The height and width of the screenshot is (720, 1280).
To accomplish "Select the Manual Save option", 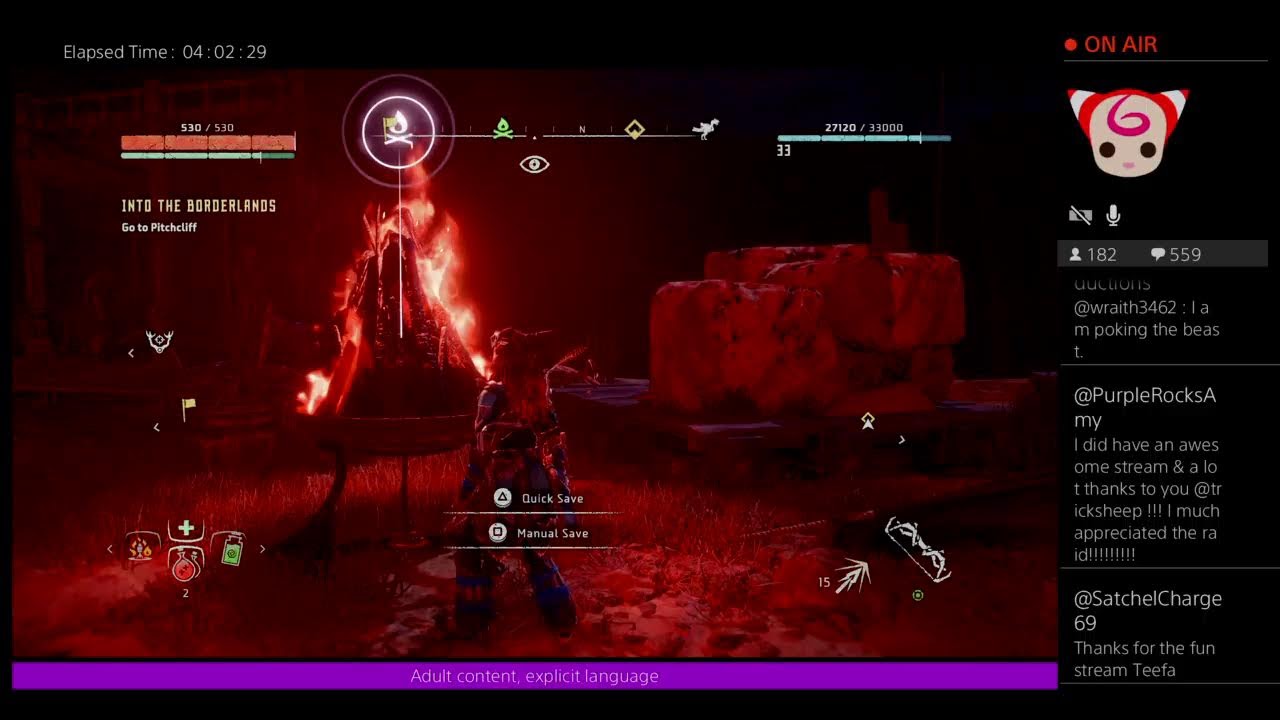I will pyautogui.click(x=538, y=533).
